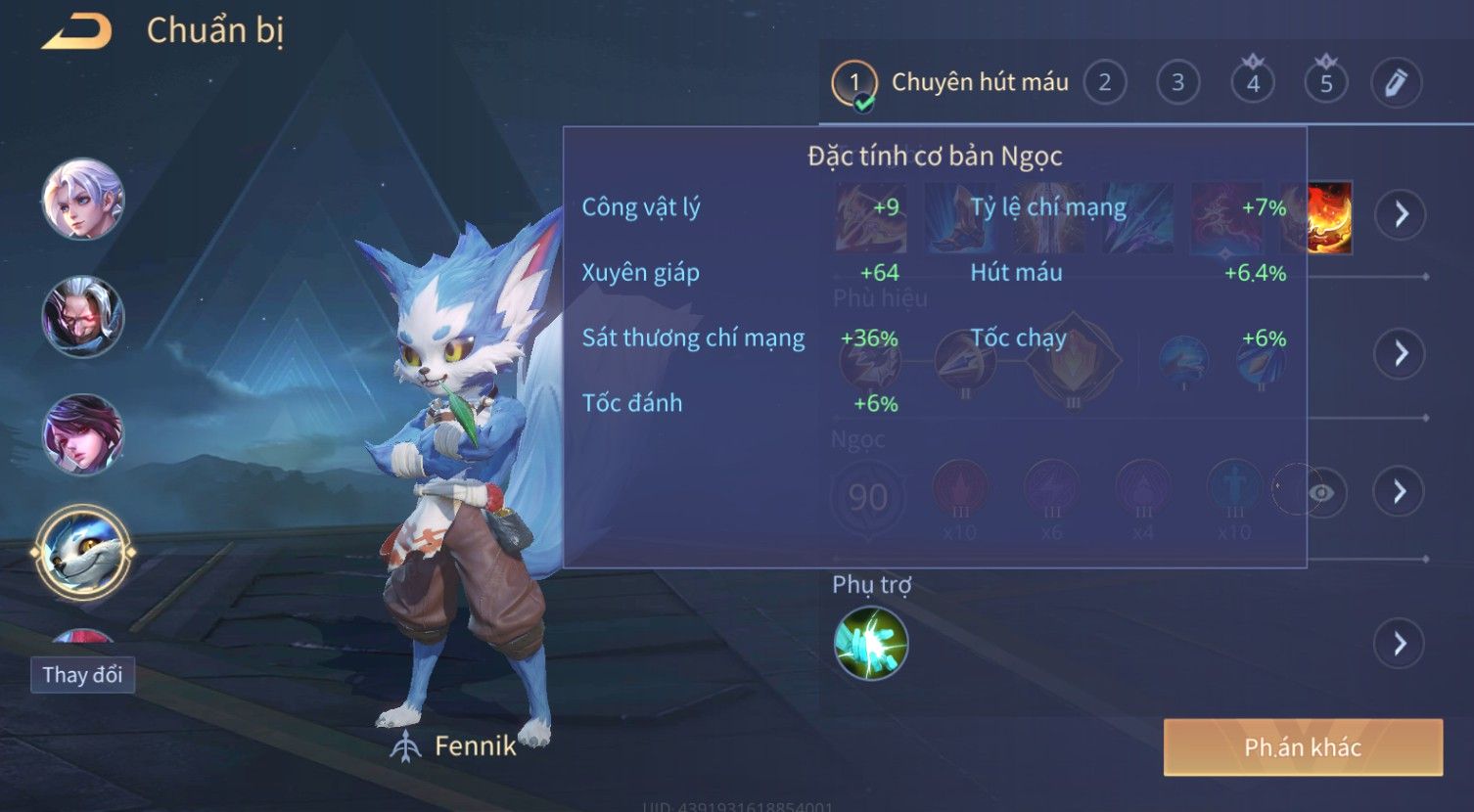Open the Phụ trợ arrow button
The width and height of the screenshot is (1474, 812).
coord(1401,643)
